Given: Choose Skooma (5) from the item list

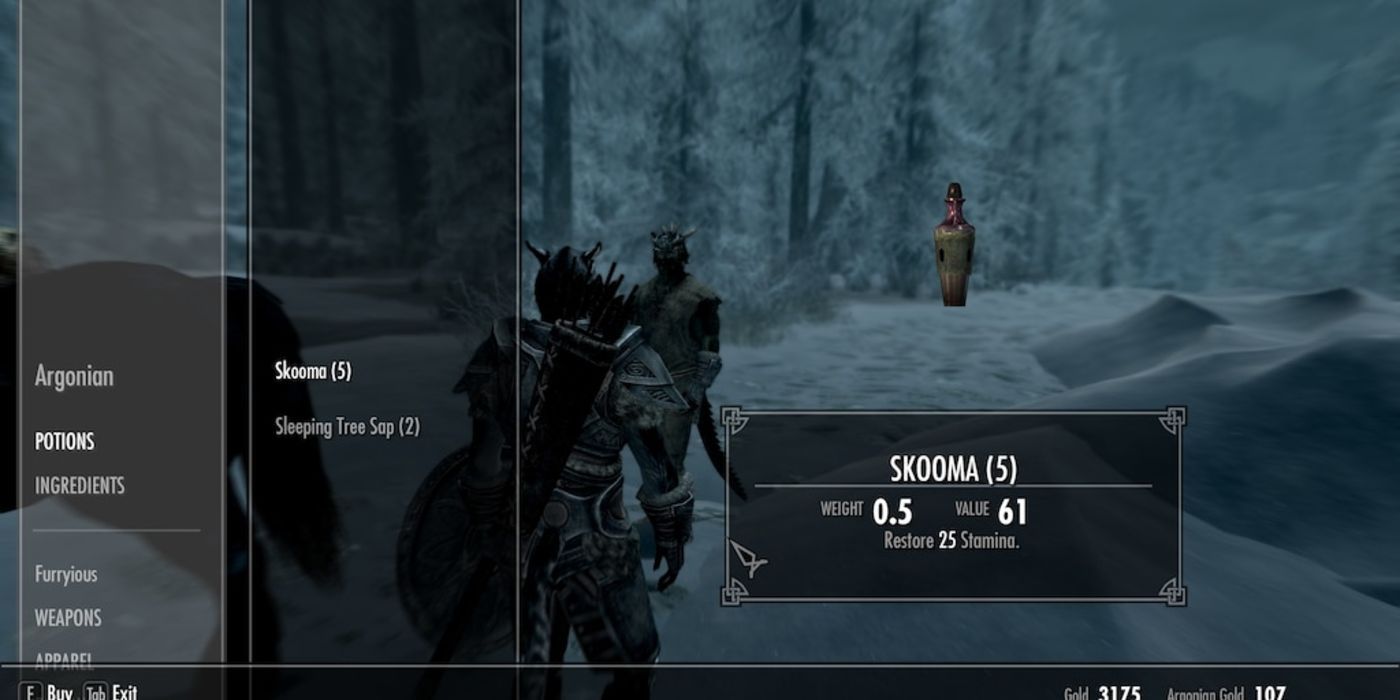Looking at the screenshot, I should (x=313, y=371).
